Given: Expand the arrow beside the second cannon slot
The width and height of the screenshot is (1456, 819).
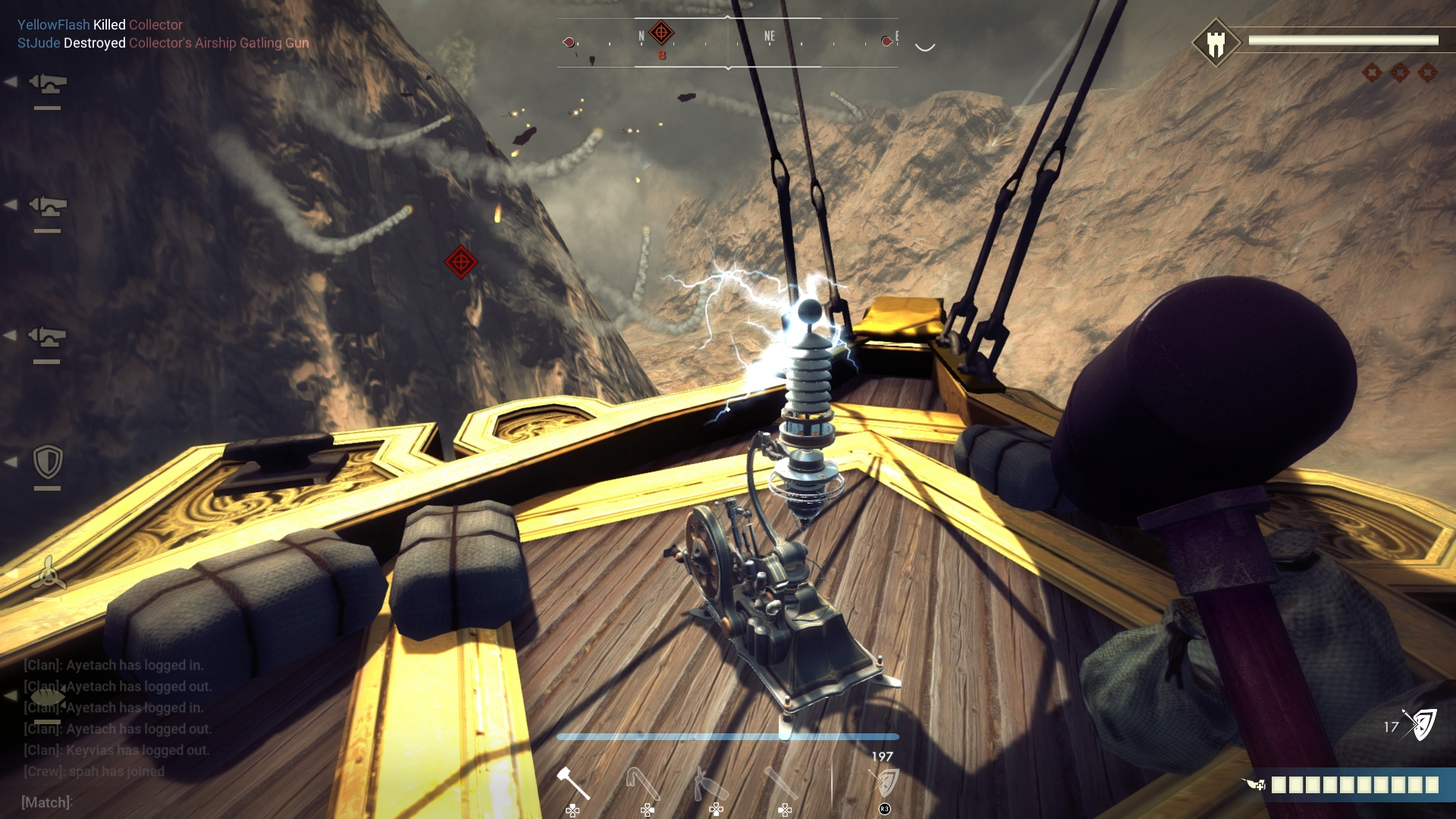Looking at the screenshot, I should tap(11, 203).
